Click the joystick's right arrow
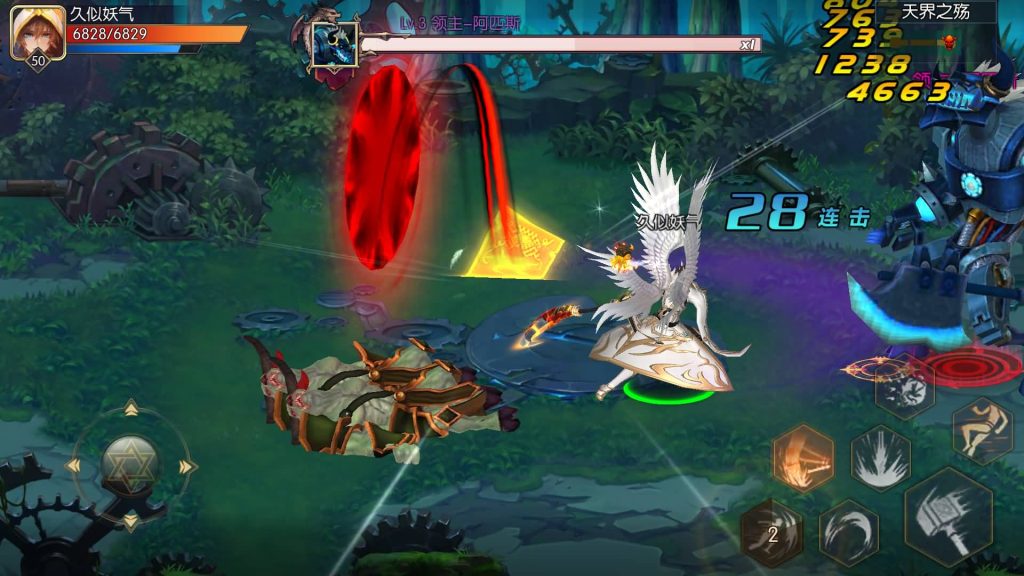Image resolution: width=1024 pixels, height=576 pixels. coord(186,466)
